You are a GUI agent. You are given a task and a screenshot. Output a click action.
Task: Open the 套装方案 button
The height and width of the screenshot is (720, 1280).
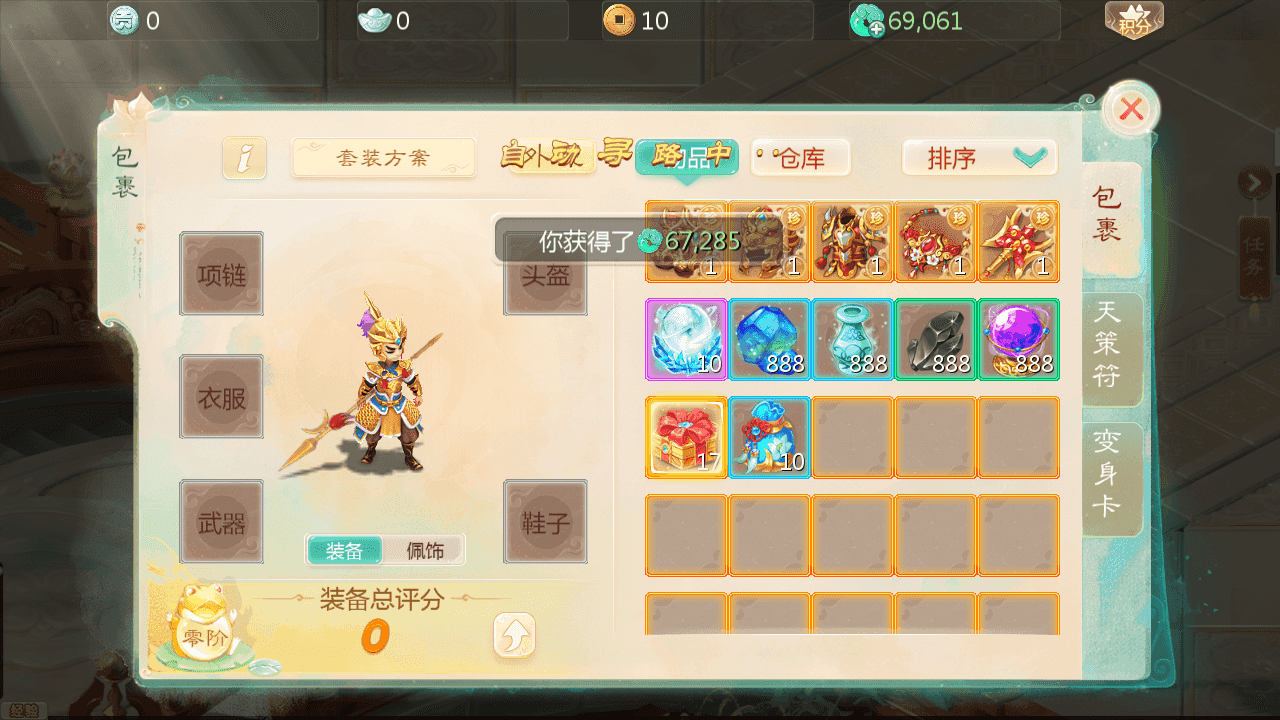coord(383,157)
